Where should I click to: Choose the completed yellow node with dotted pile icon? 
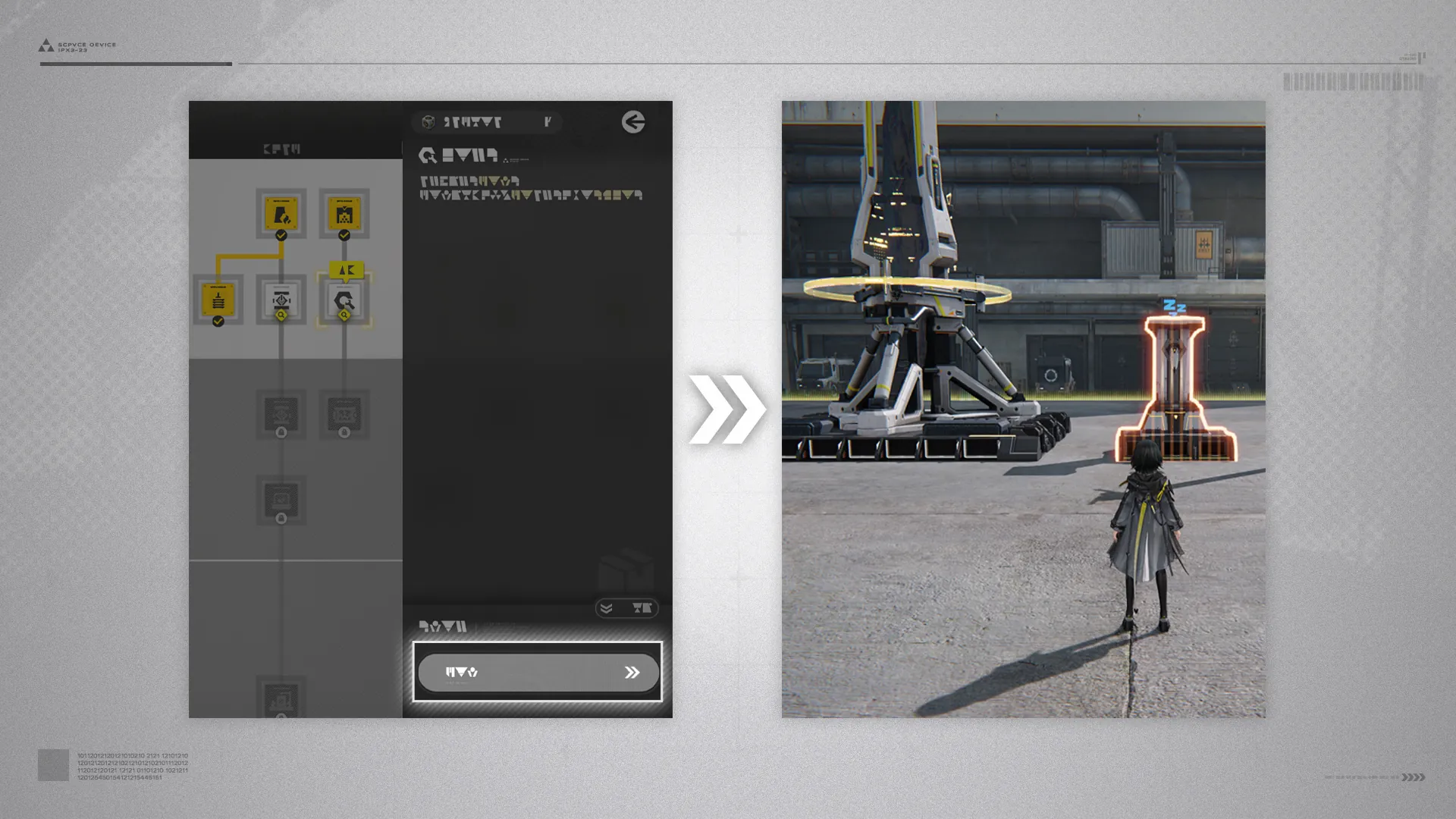[x=344, y=214]
